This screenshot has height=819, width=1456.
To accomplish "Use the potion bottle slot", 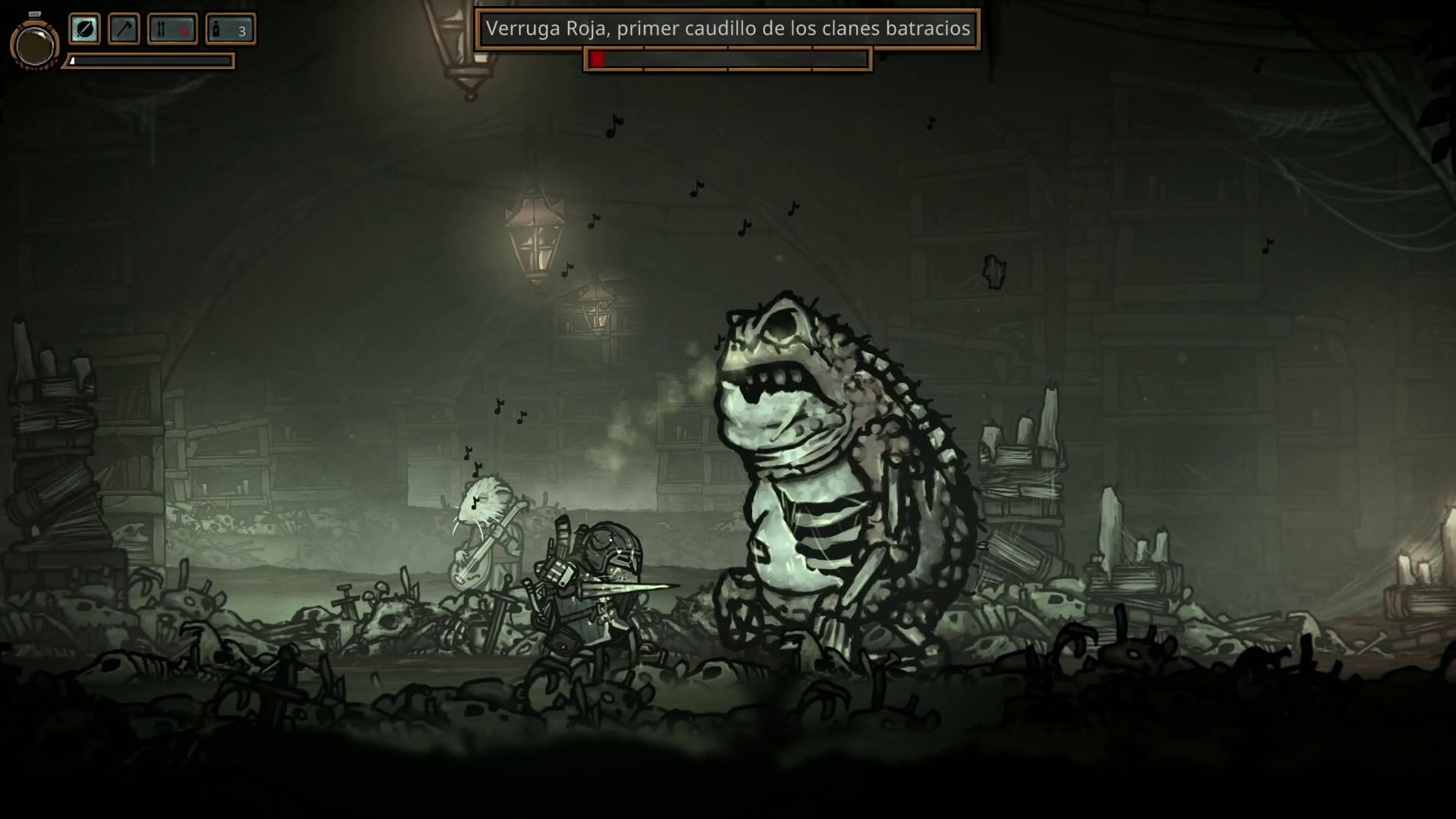I will click(230, 30).
